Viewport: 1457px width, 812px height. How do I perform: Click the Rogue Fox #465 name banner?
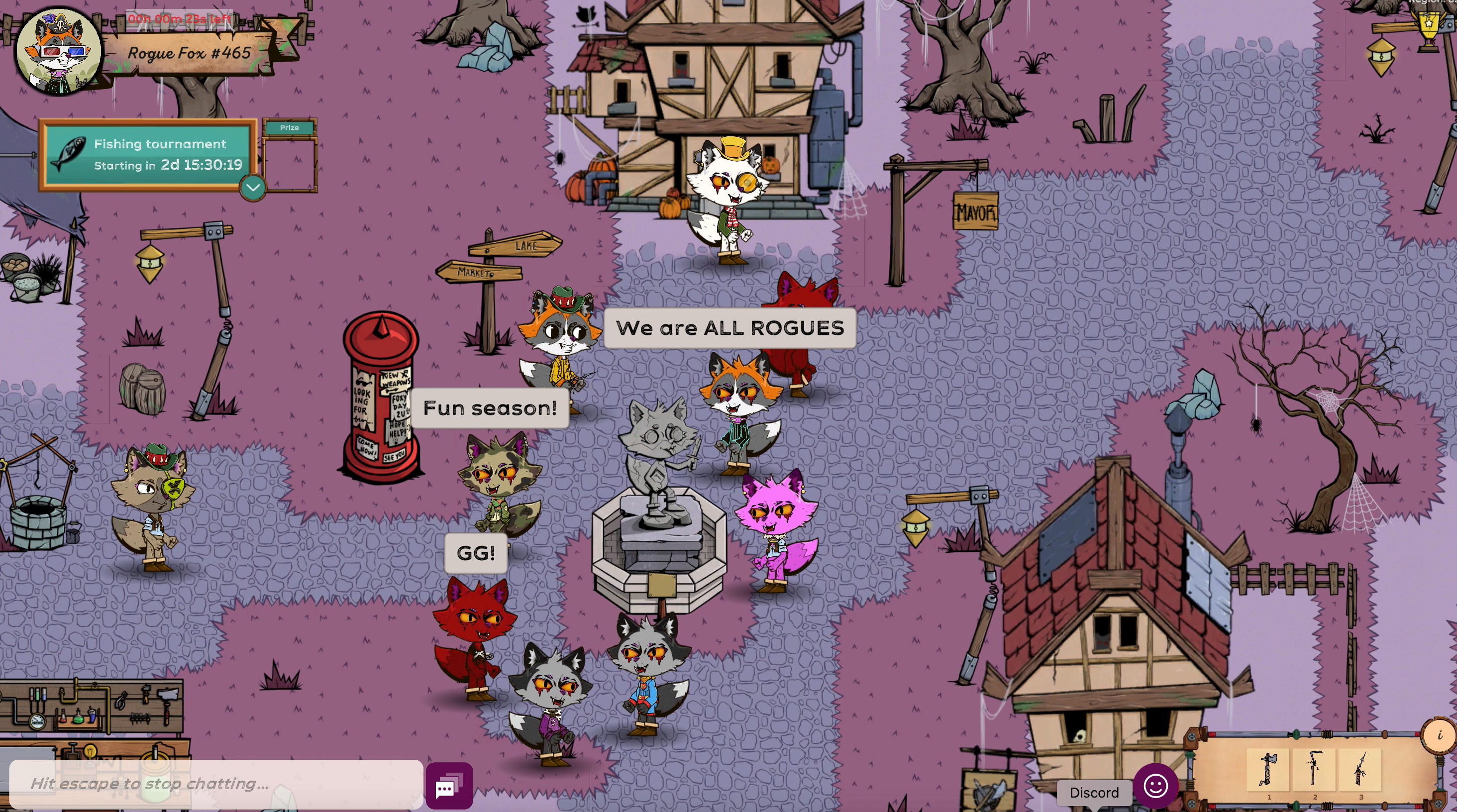(189, 54)
